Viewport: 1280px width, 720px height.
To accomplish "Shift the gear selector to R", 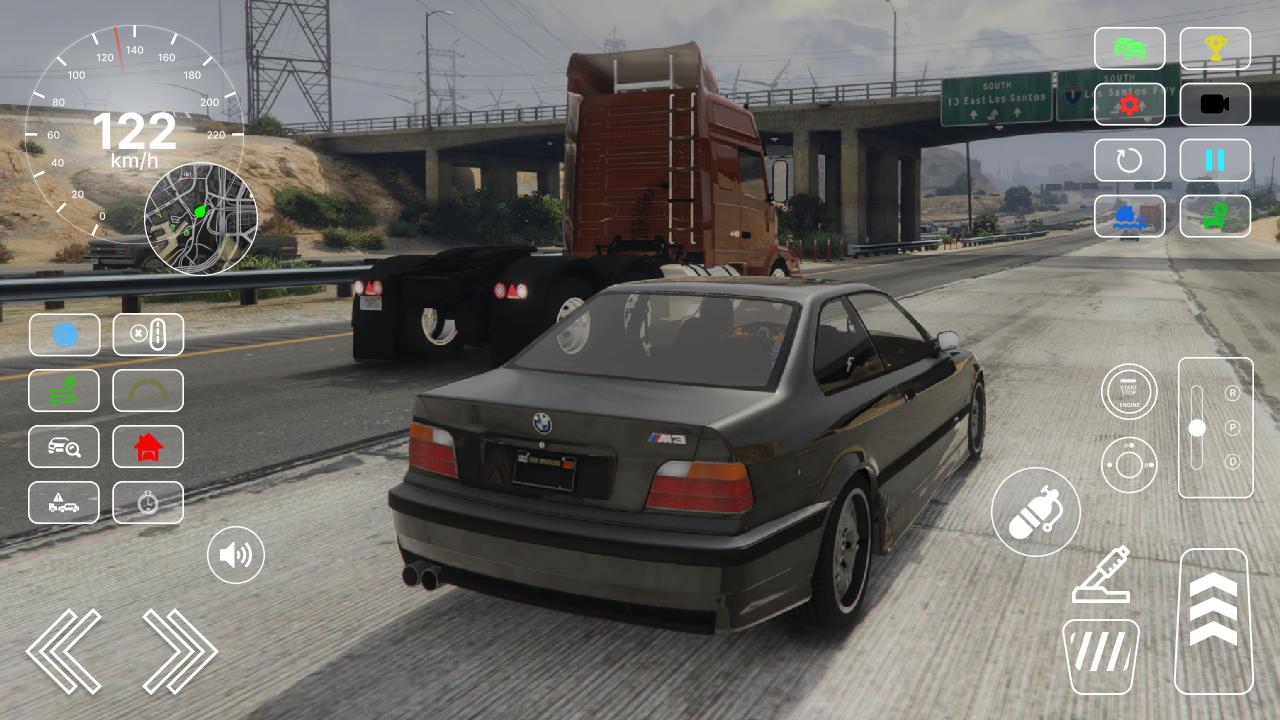I will coord(1232,393).
